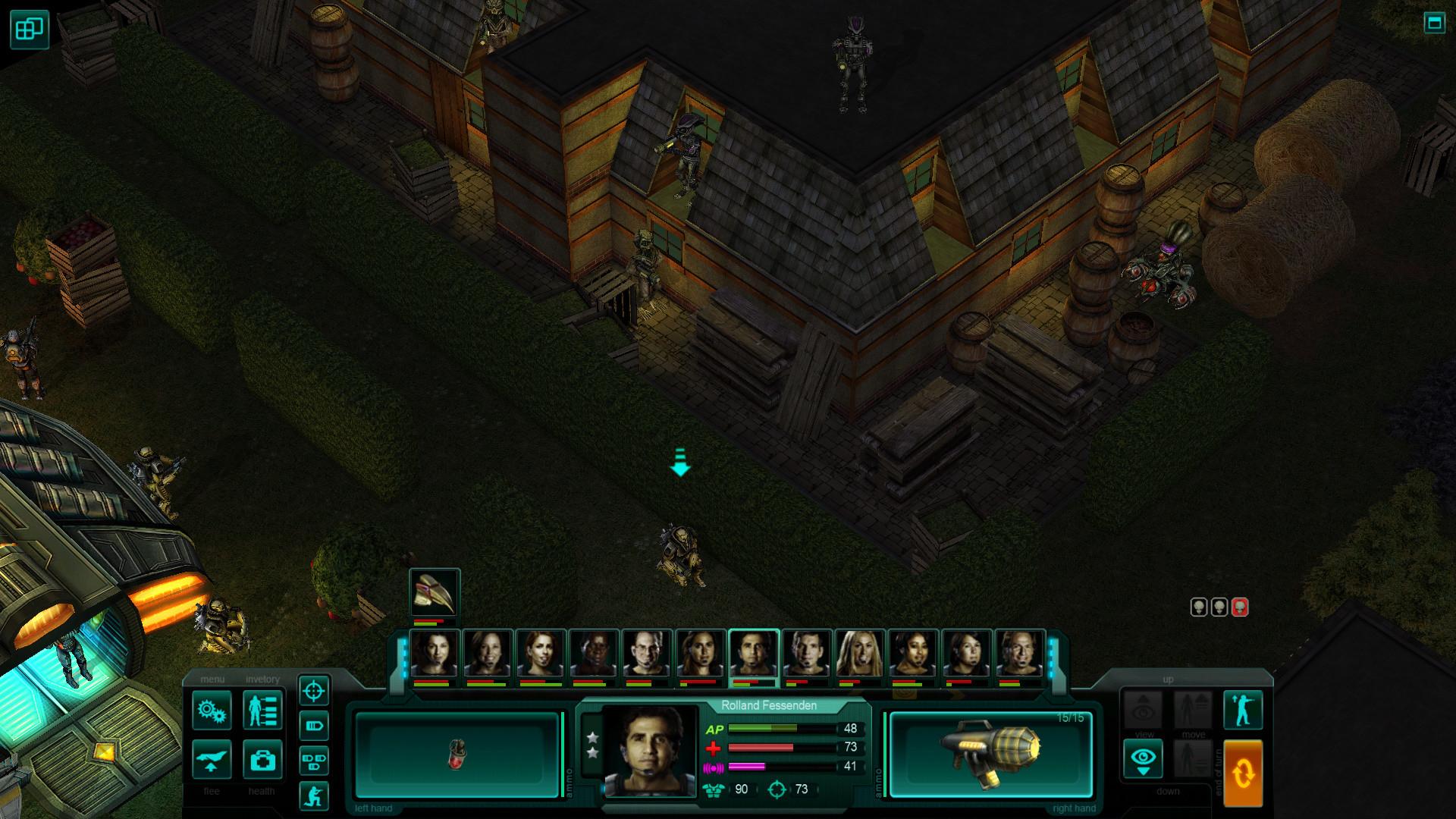Click the window button in top-right corner
Screen dimensions: 1456x819
(1434, 23)
